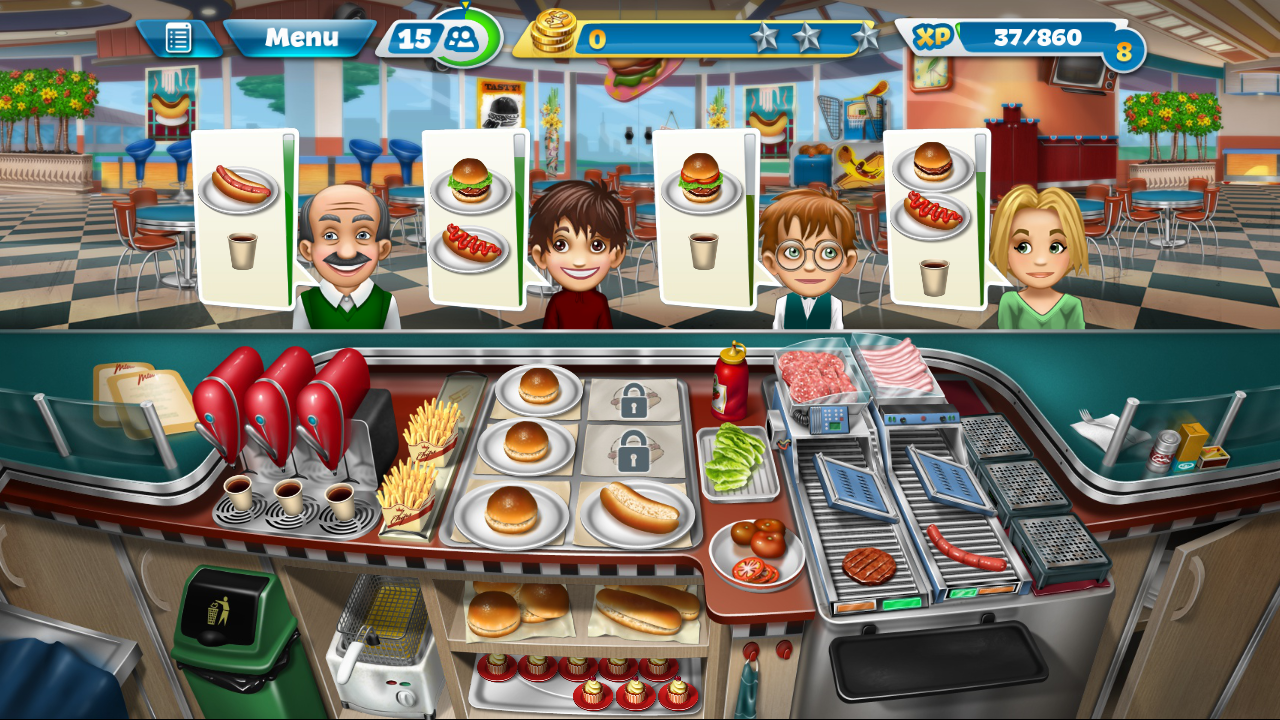Select the cooked burger patty on the grill

tap(869, 565)
